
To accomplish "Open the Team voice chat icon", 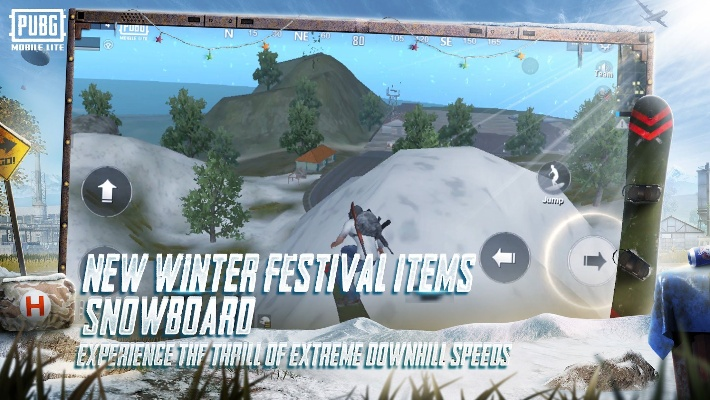I will tap(603, 68).
